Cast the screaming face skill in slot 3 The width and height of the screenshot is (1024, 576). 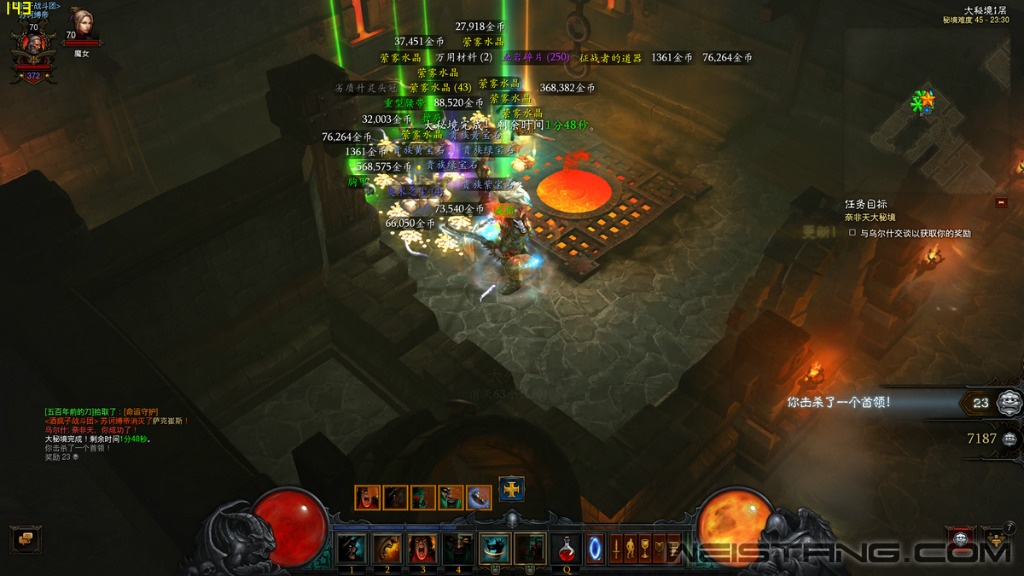pyautogui.click(x=422, y=548)
